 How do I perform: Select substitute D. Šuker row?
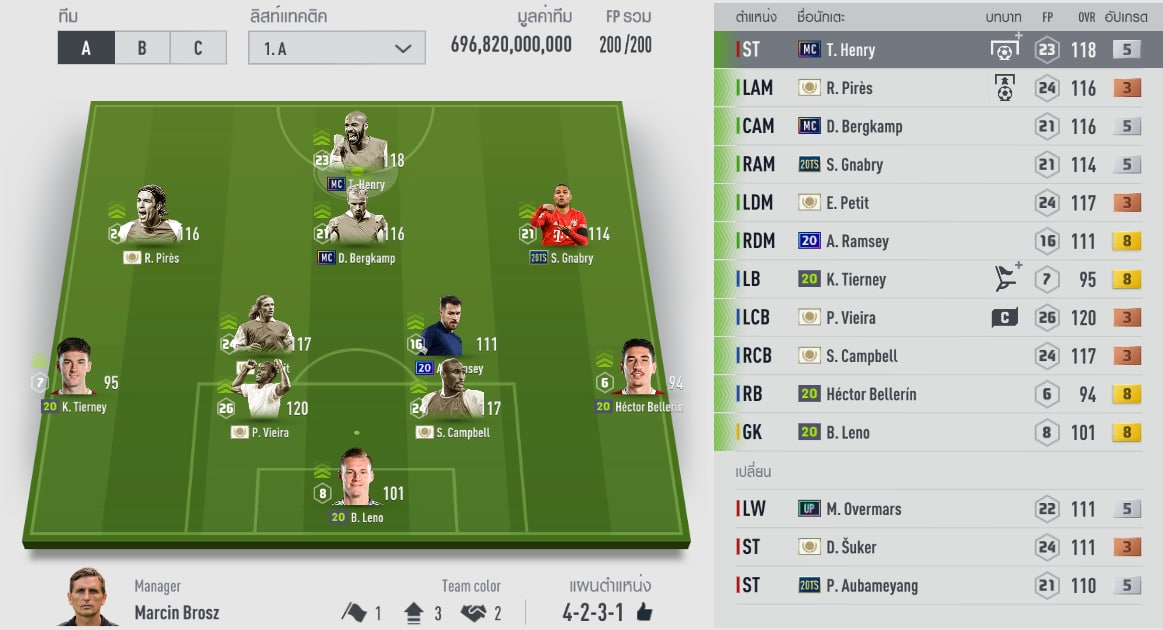tap(938, 547)
